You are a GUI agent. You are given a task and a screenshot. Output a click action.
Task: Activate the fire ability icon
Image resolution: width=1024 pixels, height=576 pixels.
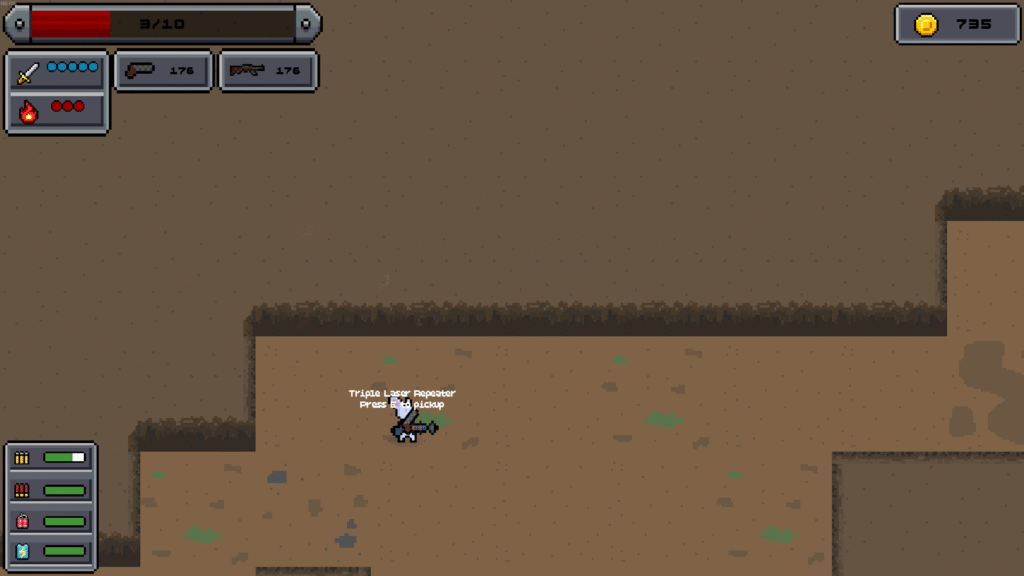tap(28, 112)
